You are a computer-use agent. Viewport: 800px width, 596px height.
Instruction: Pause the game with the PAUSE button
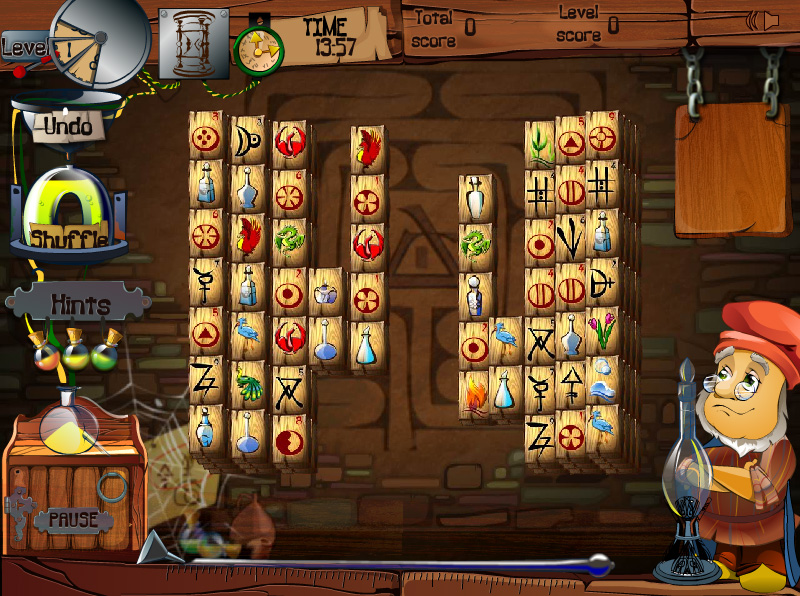(x=73, y=519)
